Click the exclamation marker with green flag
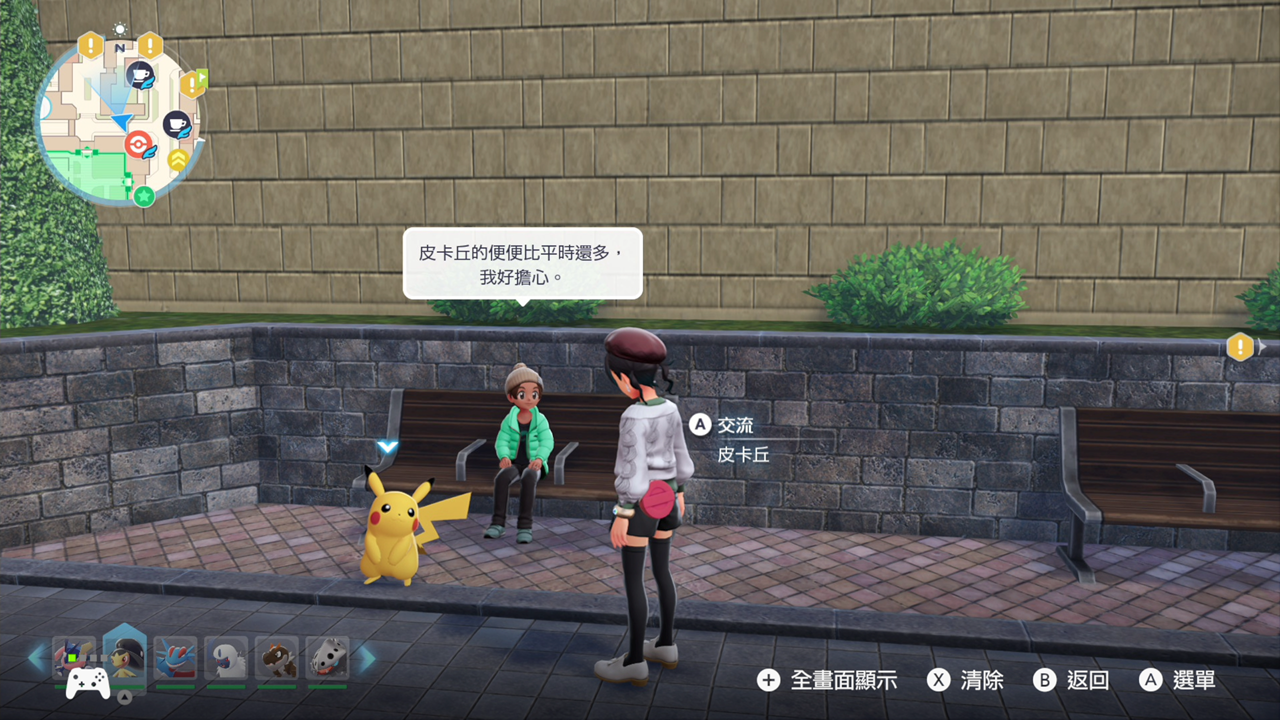The height and width of the screenshot is (720, 1280). [x=192, y=83]
